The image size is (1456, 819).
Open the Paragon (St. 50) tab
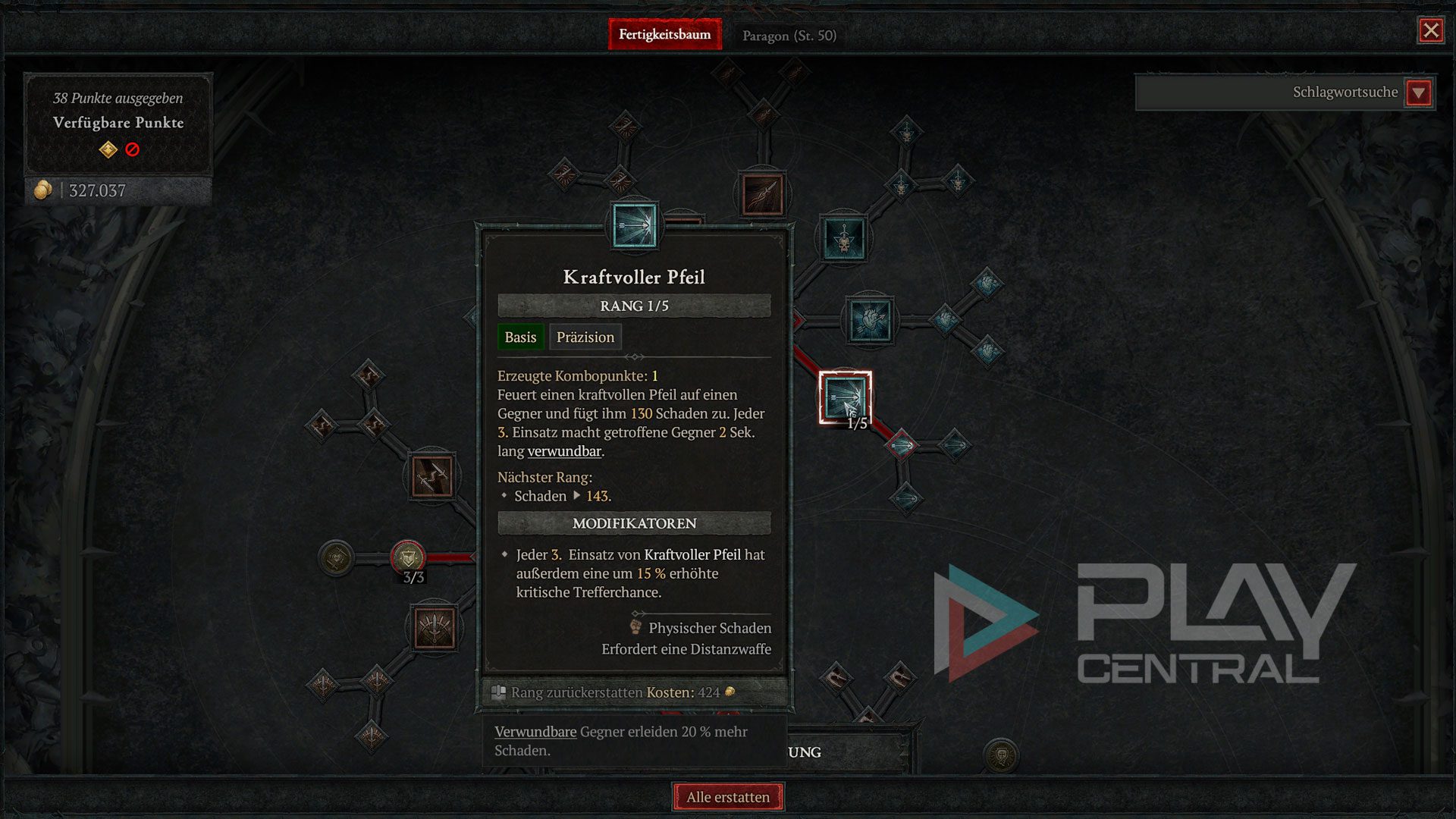point(789,36)
